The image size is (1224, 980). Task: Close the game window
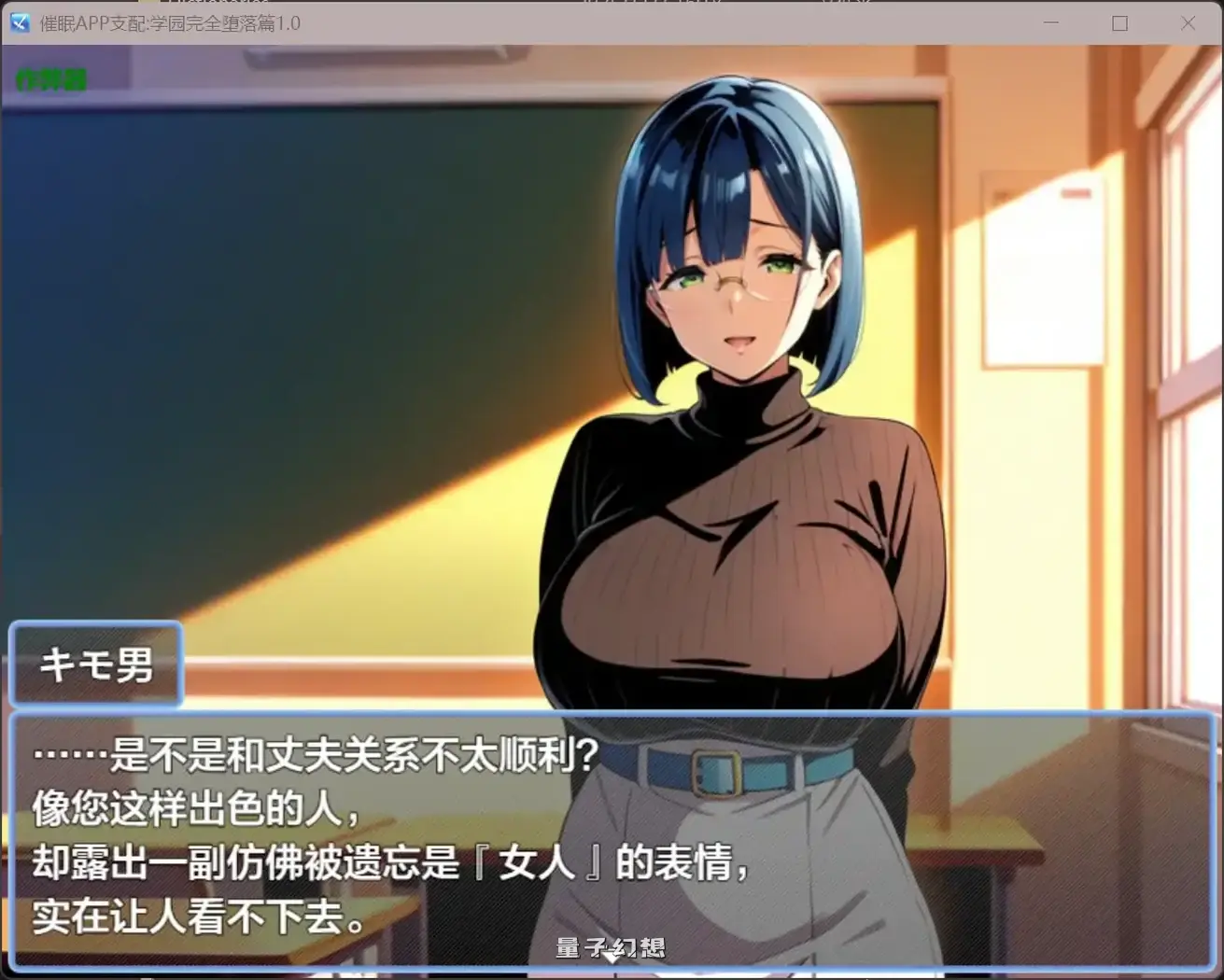click(x=1188, y=23)
